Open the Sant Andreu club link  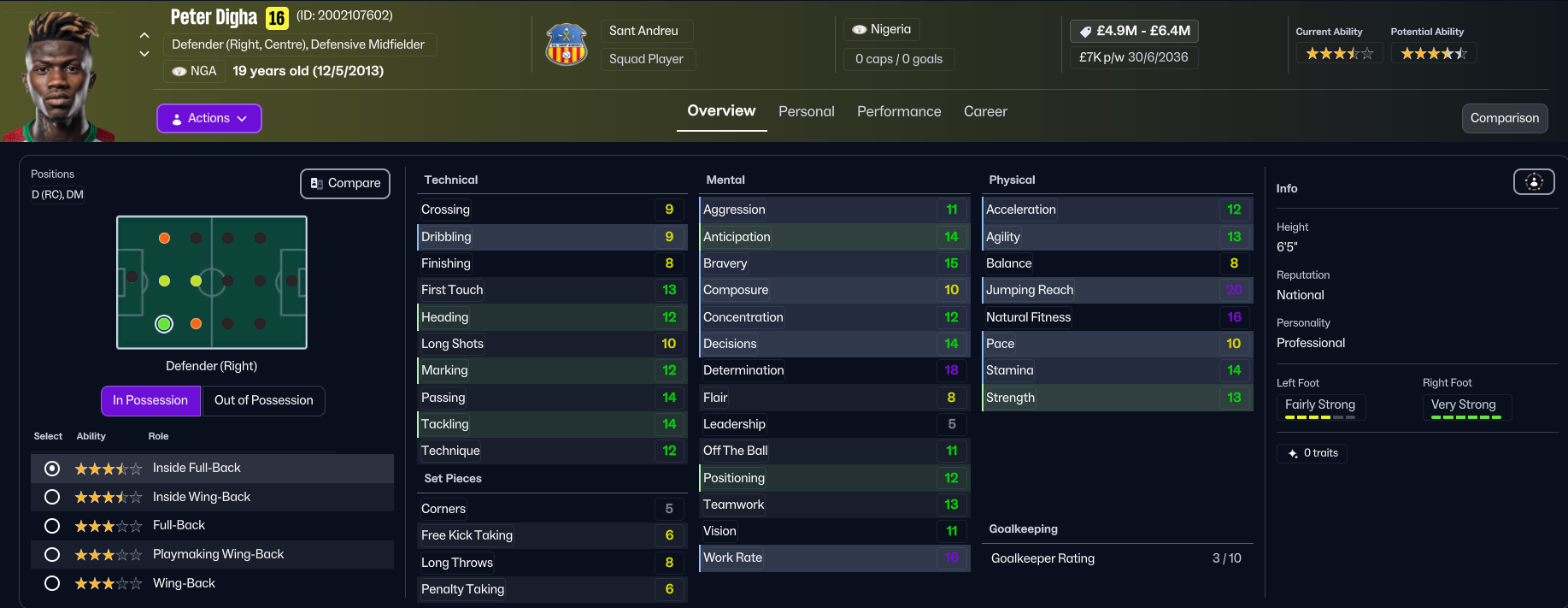tap(643, 31)
